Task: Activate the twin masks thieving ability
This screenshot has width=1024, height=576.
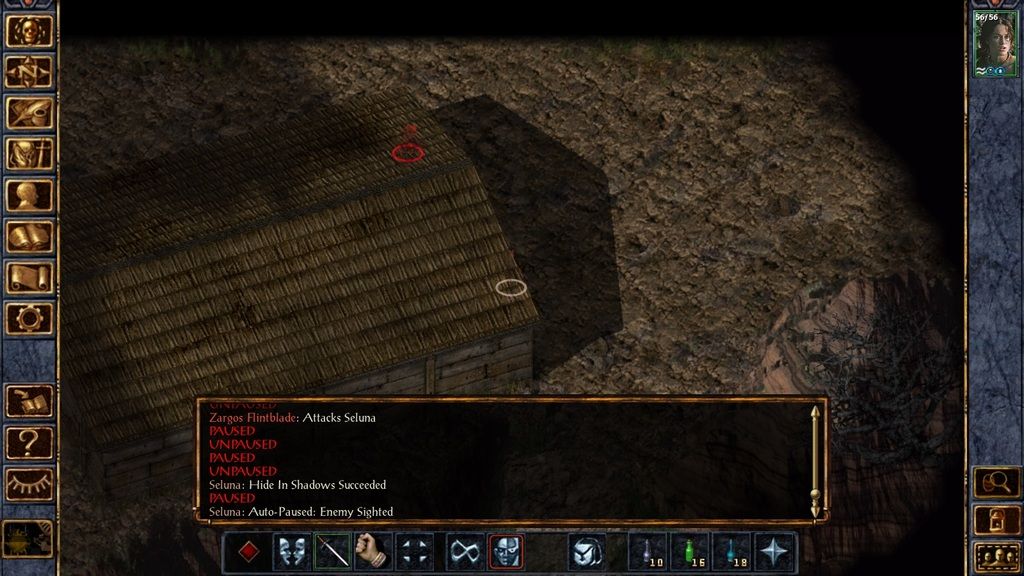Action: click(x=291, y=551)
